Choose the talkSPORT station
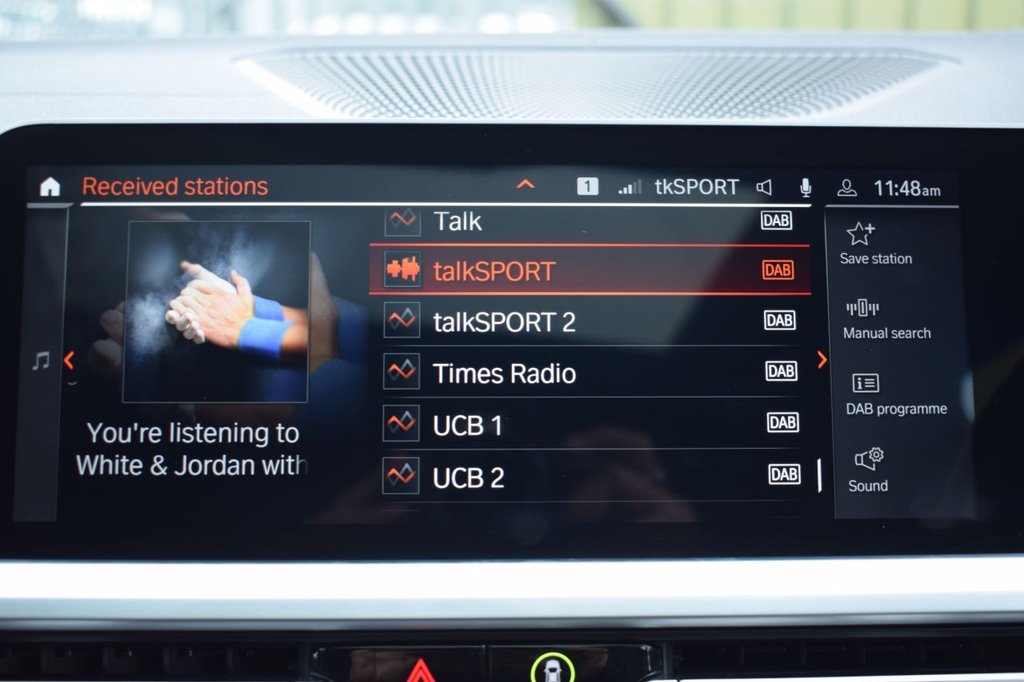Screen dimensions: 1024x682 pyautogui.click(x=590, y=270)
